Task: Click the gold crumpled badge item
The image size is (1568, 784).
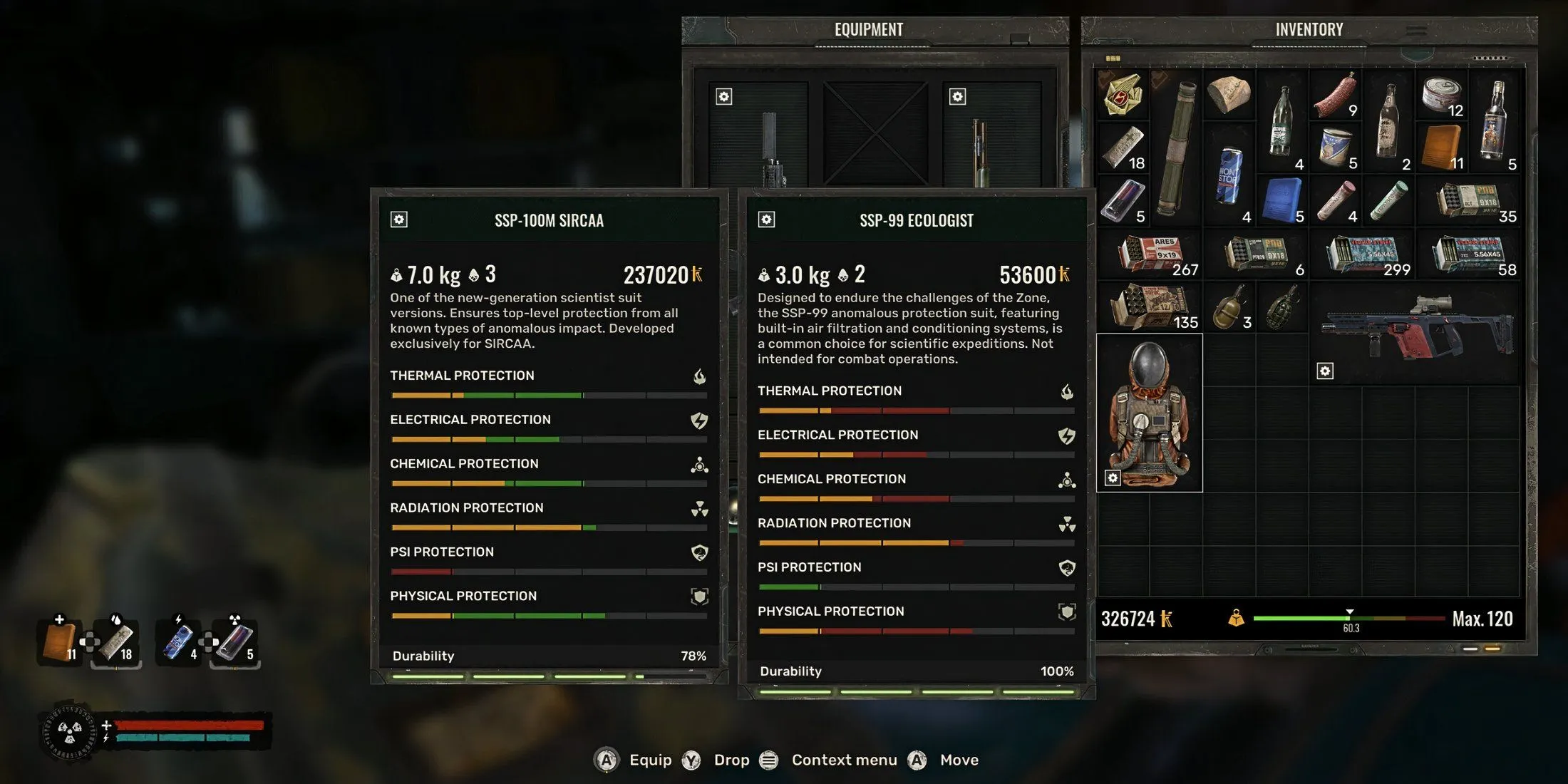Action: [1123, 95]
